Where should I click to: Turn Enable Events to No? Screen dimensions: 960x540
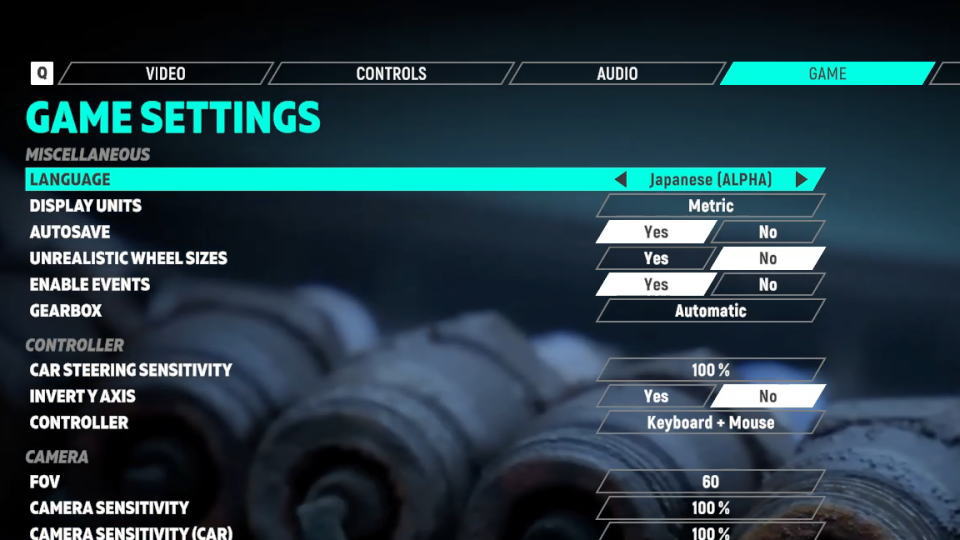(767, 285)
